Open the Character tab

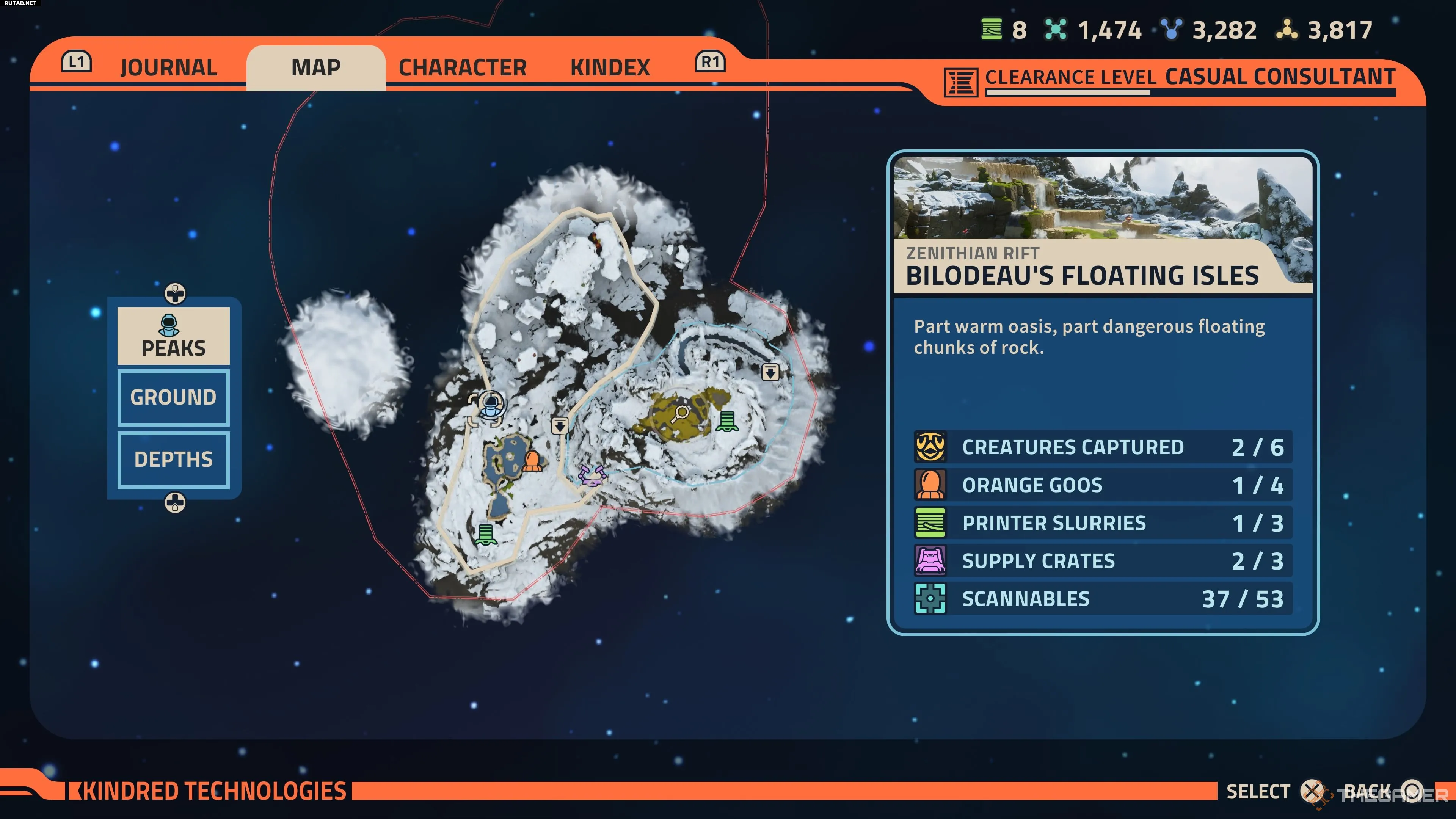point(462,68)
